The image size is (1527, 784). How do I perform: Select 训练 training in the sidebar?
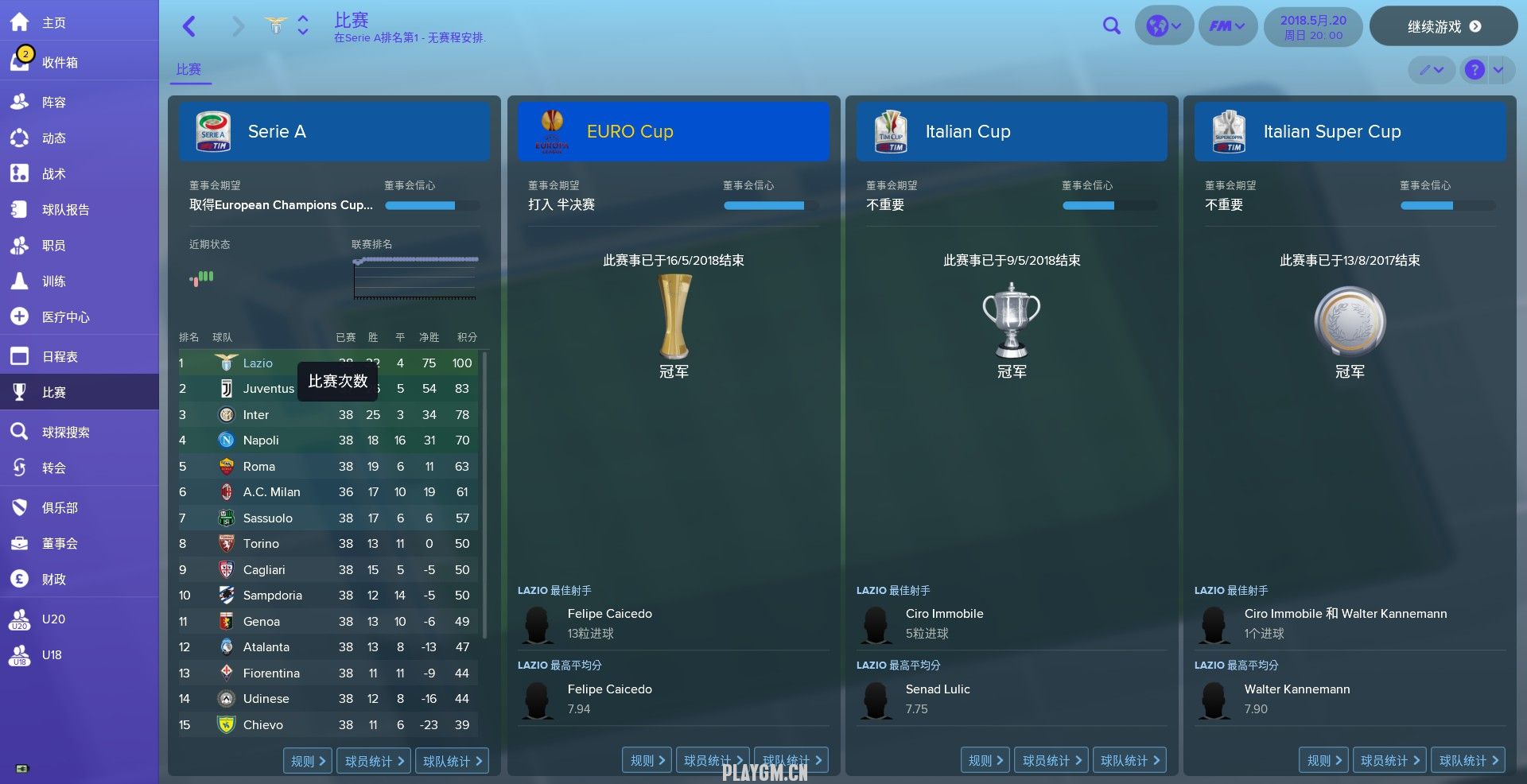coord(53,281)
